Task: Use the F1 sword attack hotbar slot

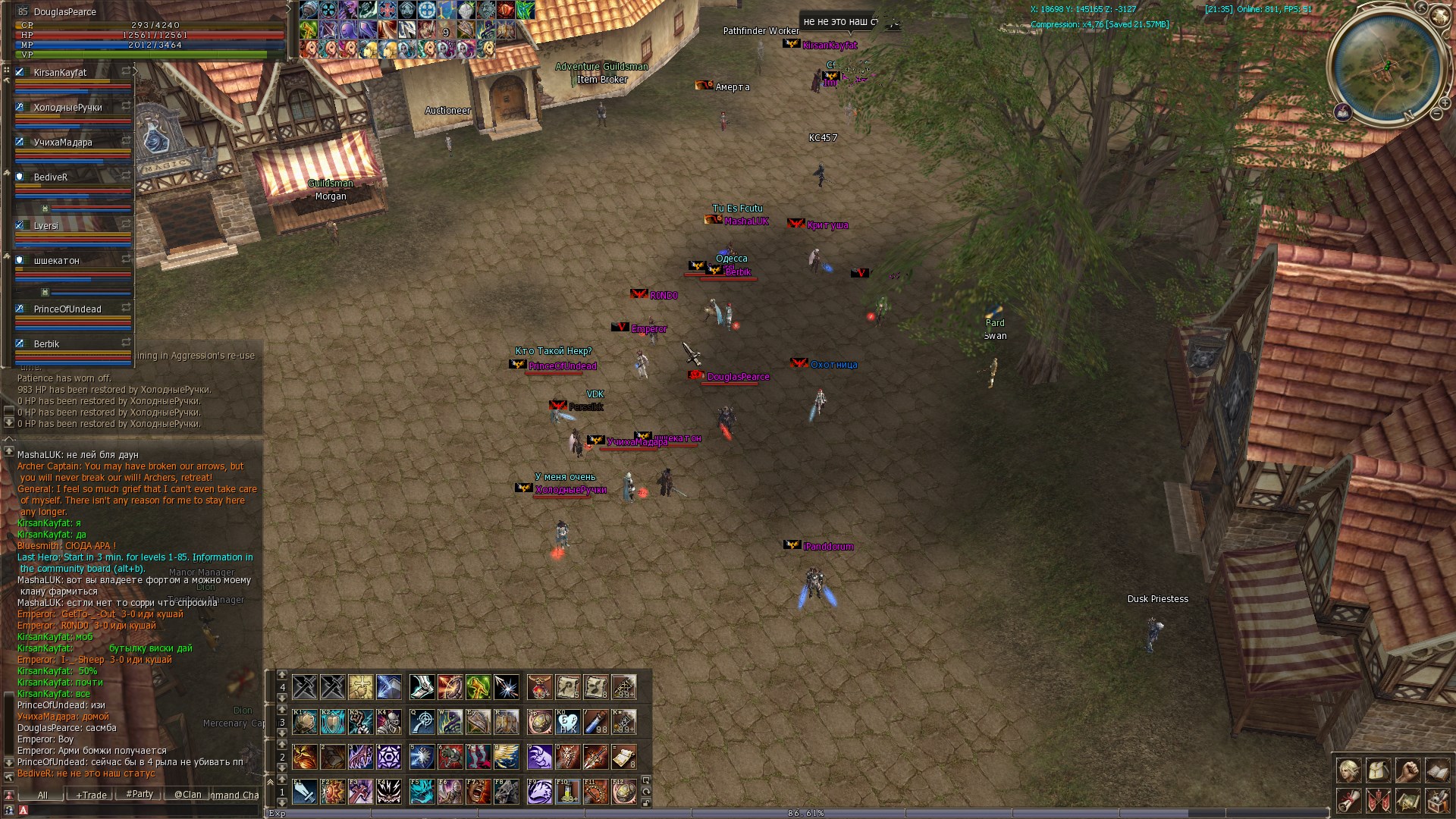Action: [x=305, y=792]
